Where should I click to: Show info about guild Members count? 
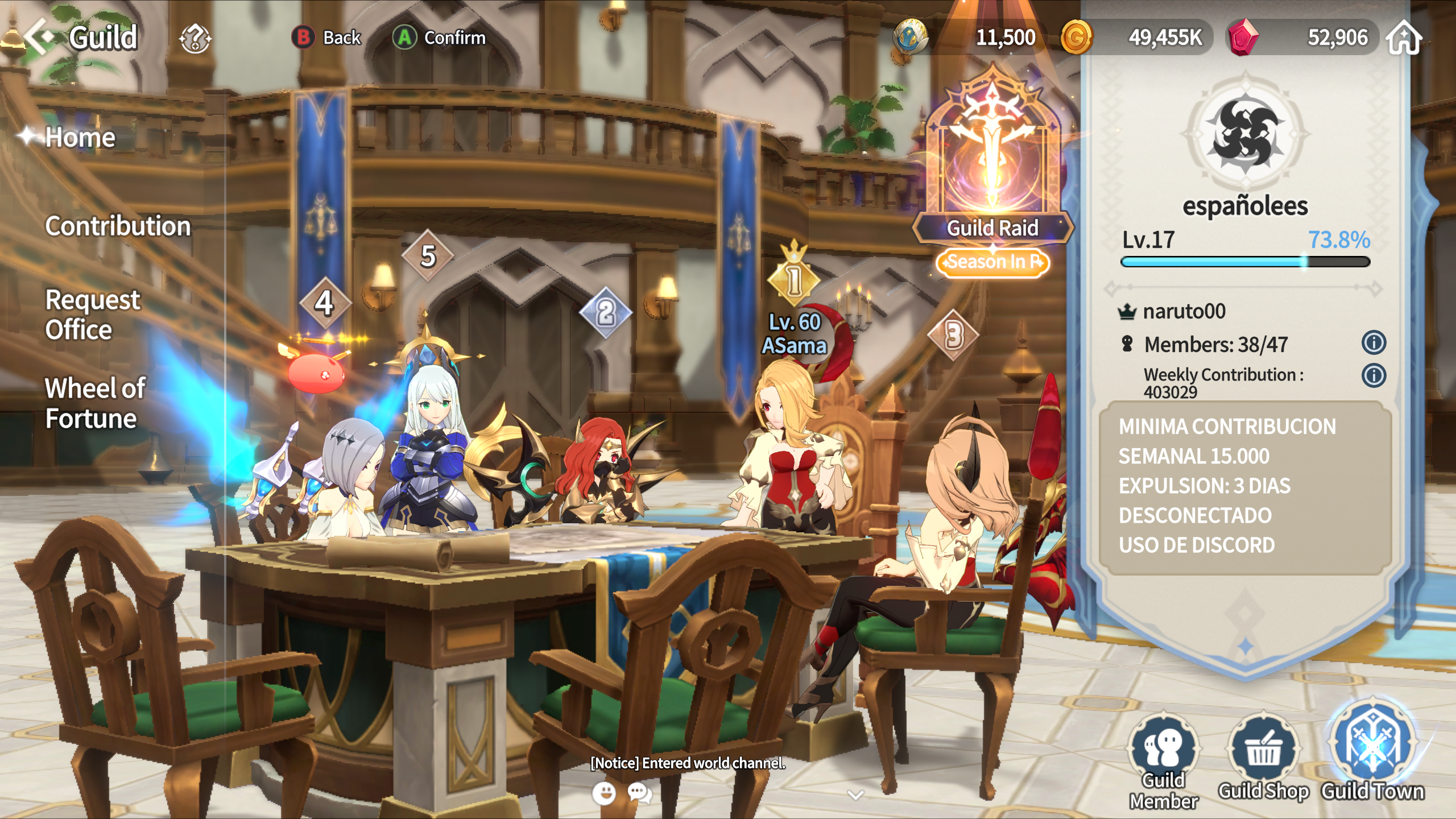tap(1374, 343)
